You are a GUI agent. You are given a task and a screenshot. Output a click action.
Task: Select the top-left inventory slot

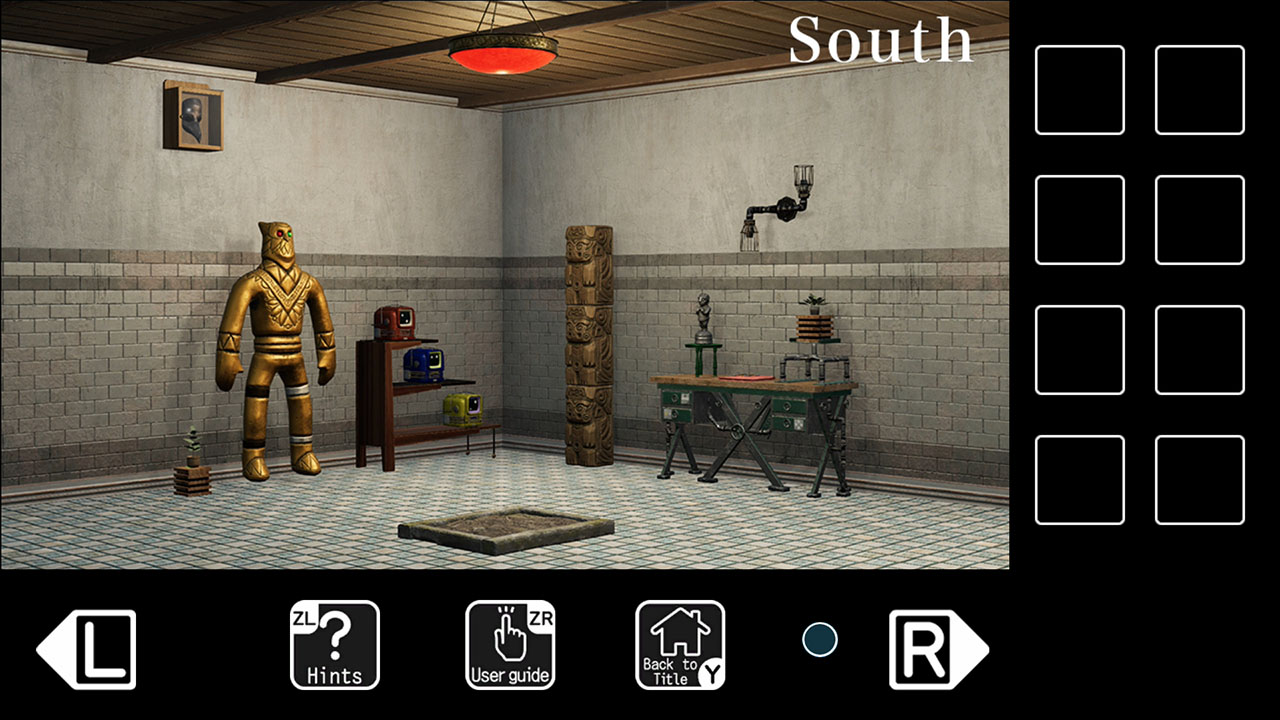(1079, 89)
